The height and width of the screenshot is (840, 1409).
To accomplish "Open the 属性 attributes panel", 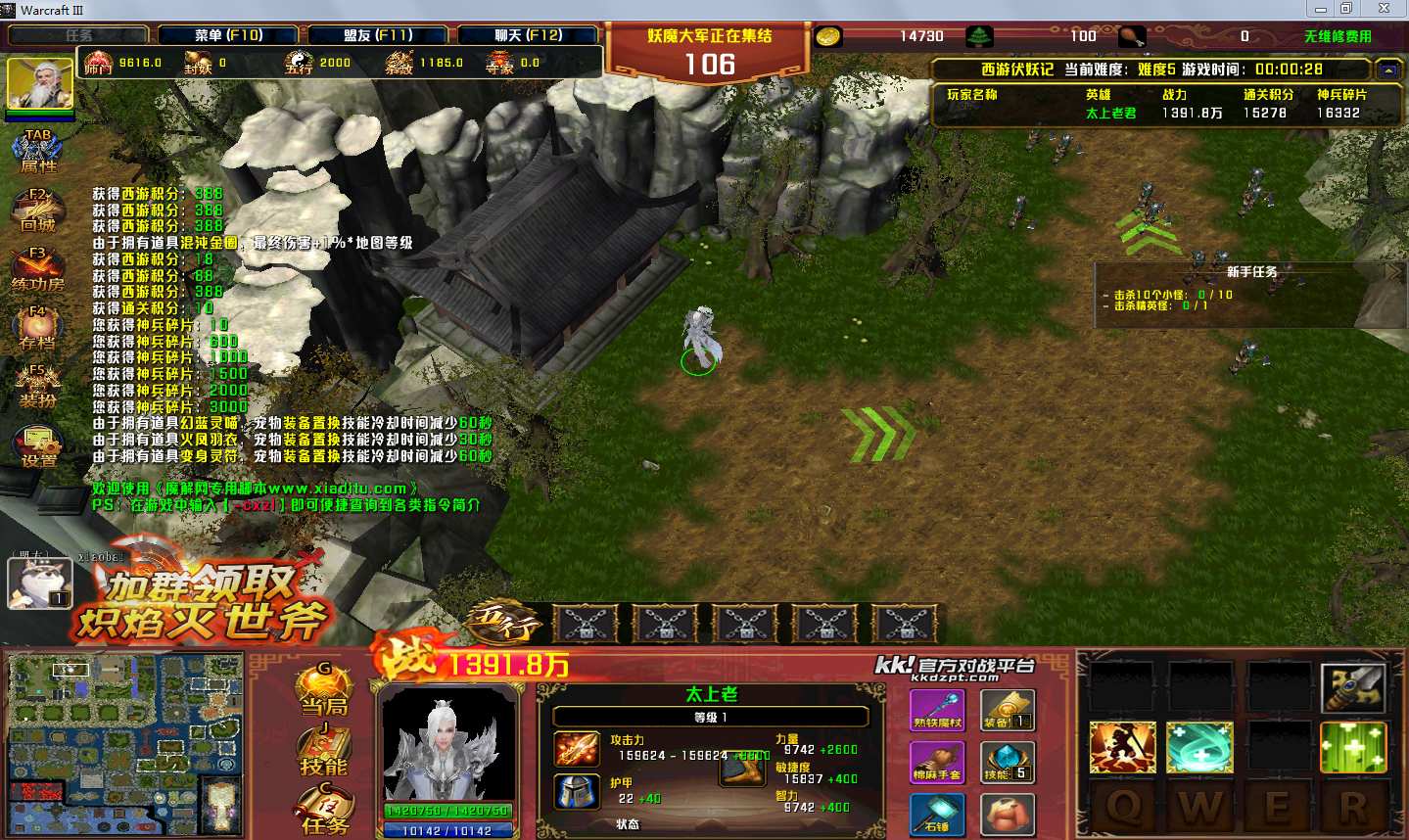I will pos(38,151).
